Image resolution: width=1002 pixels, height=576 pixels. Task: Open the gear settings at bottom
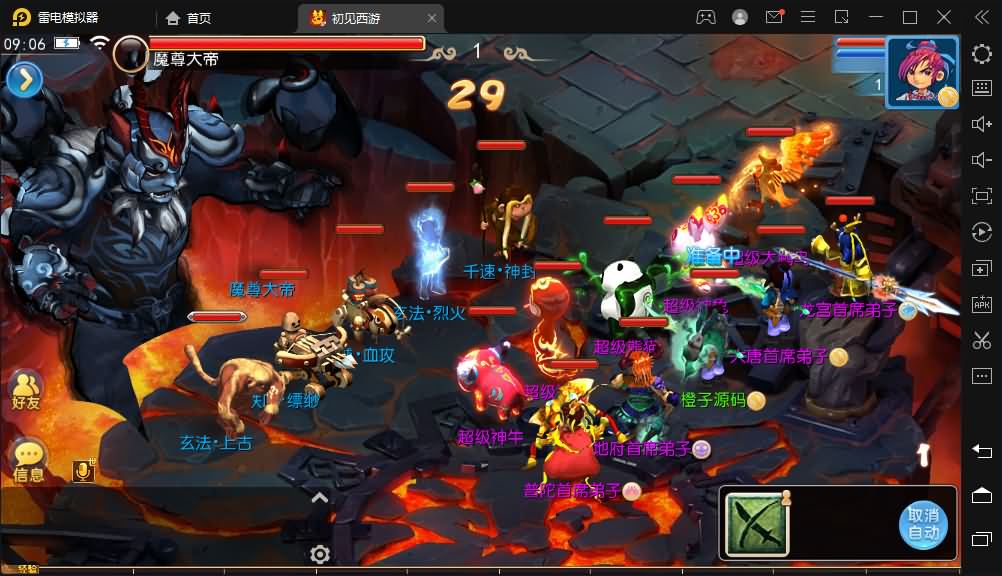[x=320, y=554]
